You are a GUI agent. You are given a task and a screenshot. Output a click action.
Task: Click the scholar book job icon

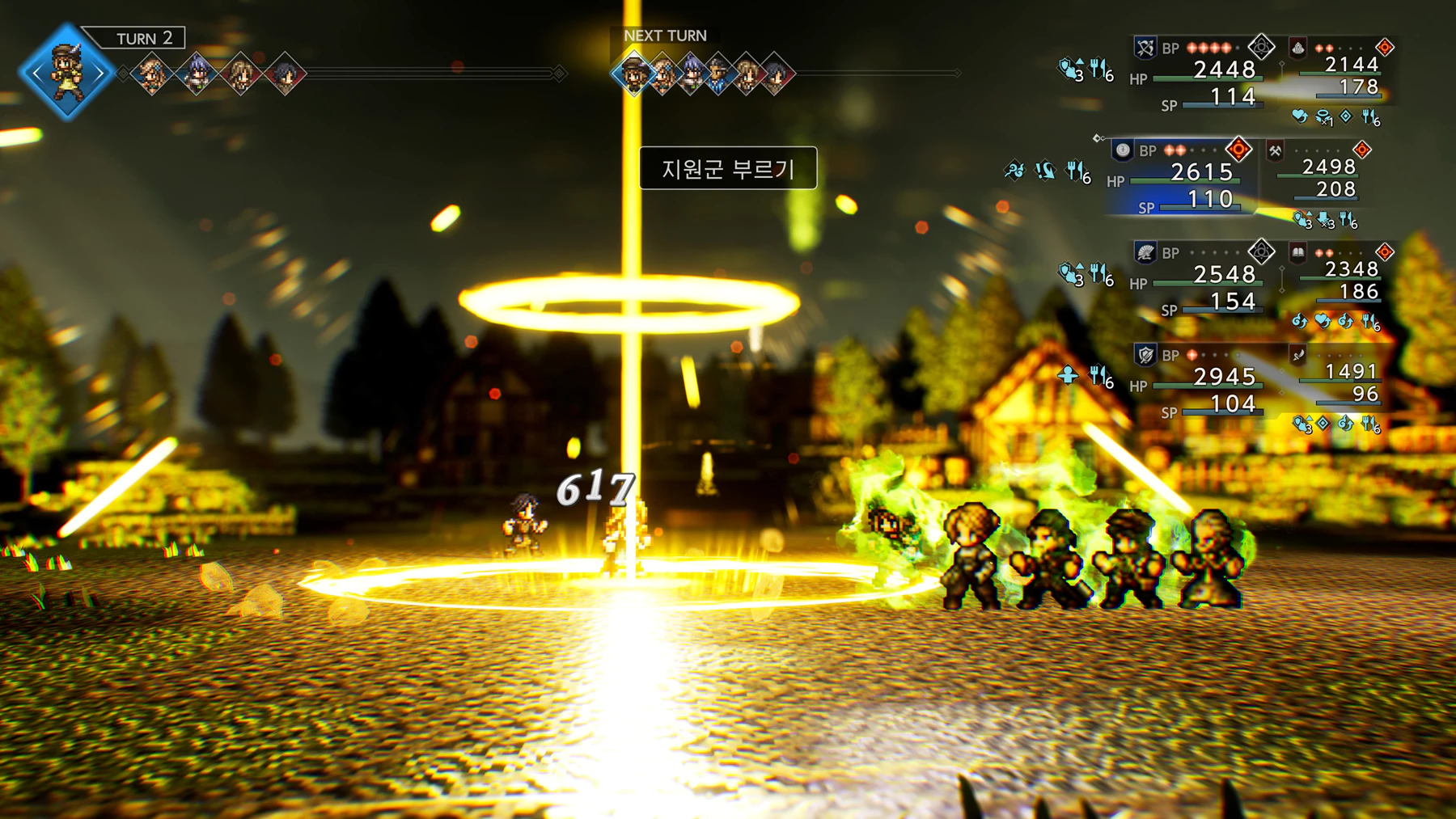[1297, 253]
